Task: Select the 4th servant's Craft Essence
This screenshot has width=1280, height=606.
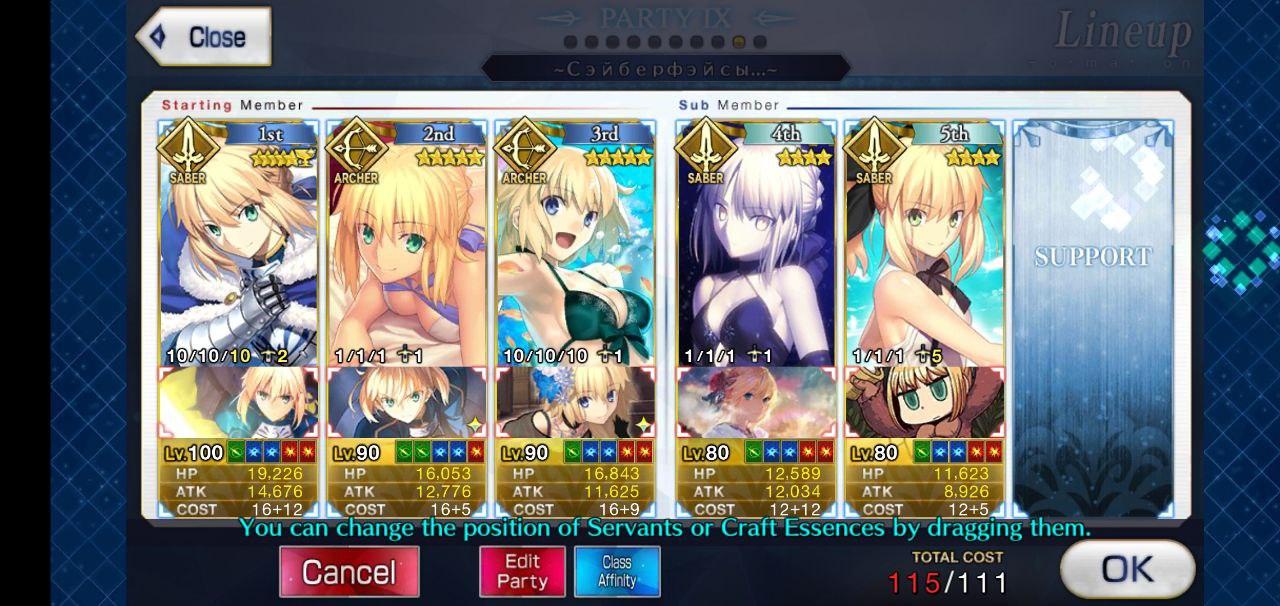Action: 755,403
